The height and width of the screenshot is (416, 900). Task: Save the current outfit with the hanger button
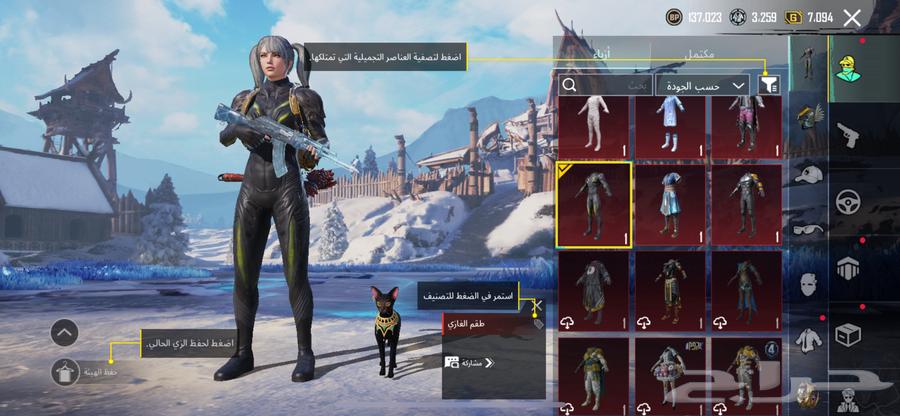pyautogui.click(x=64, y=371)
